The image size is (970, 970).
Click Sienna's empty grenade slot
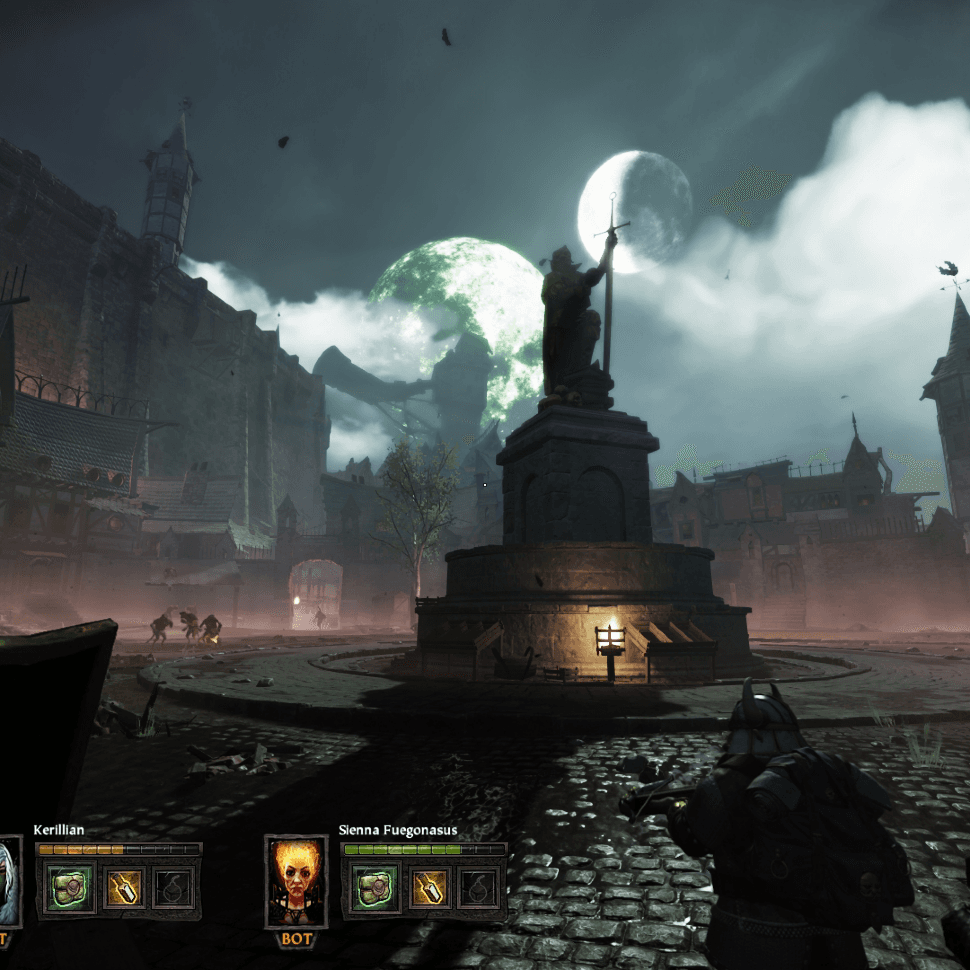[x=480, y=887]
